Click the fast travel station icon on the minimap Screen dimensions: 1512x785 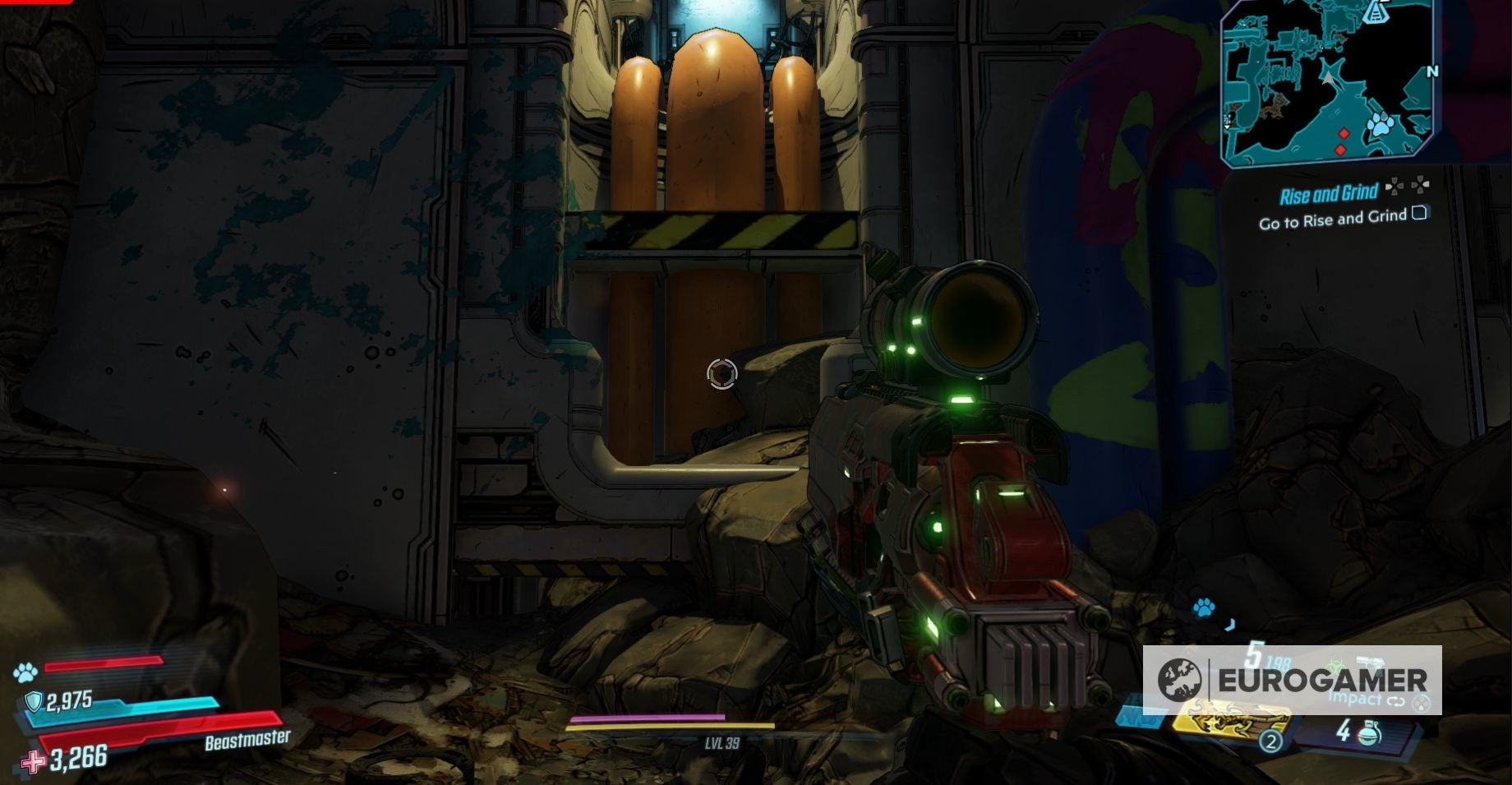1375,12
